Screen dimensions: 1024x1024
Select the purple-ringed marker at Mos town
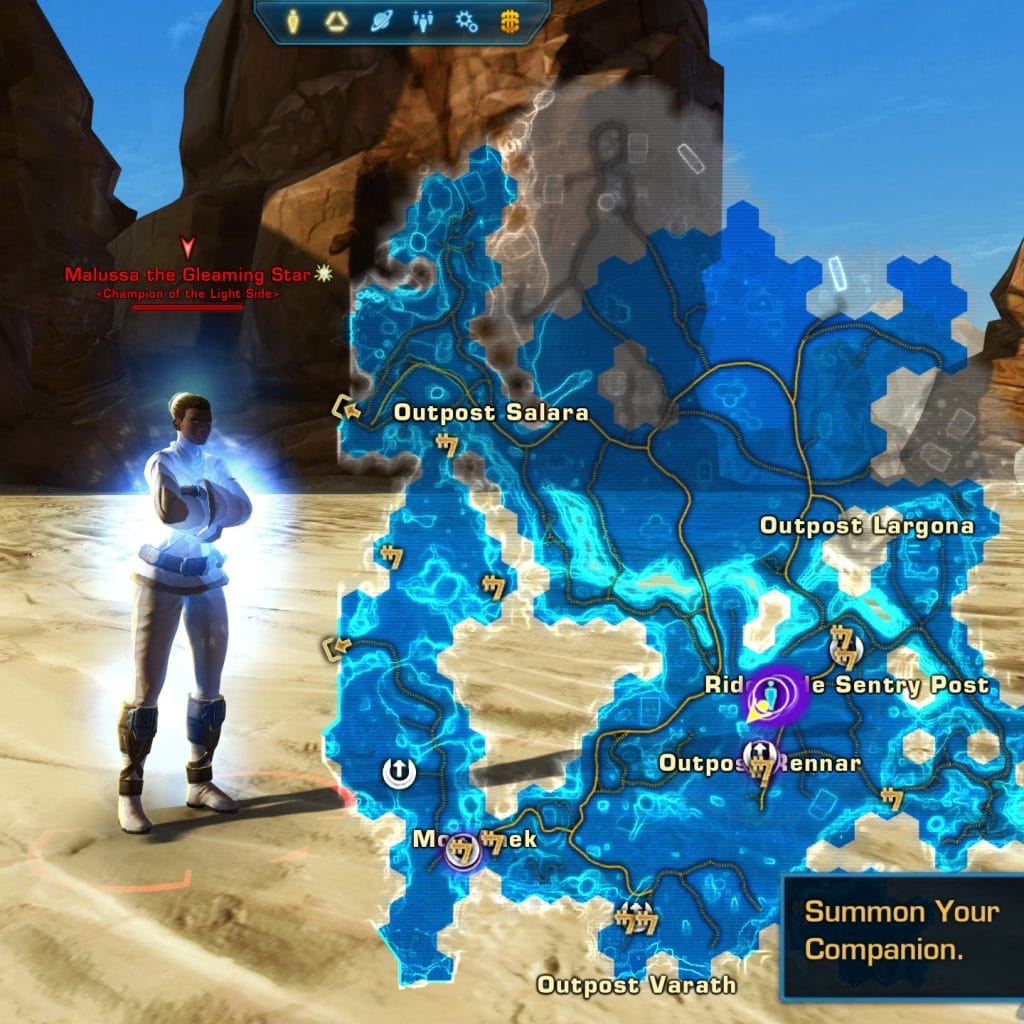(461, 851)
